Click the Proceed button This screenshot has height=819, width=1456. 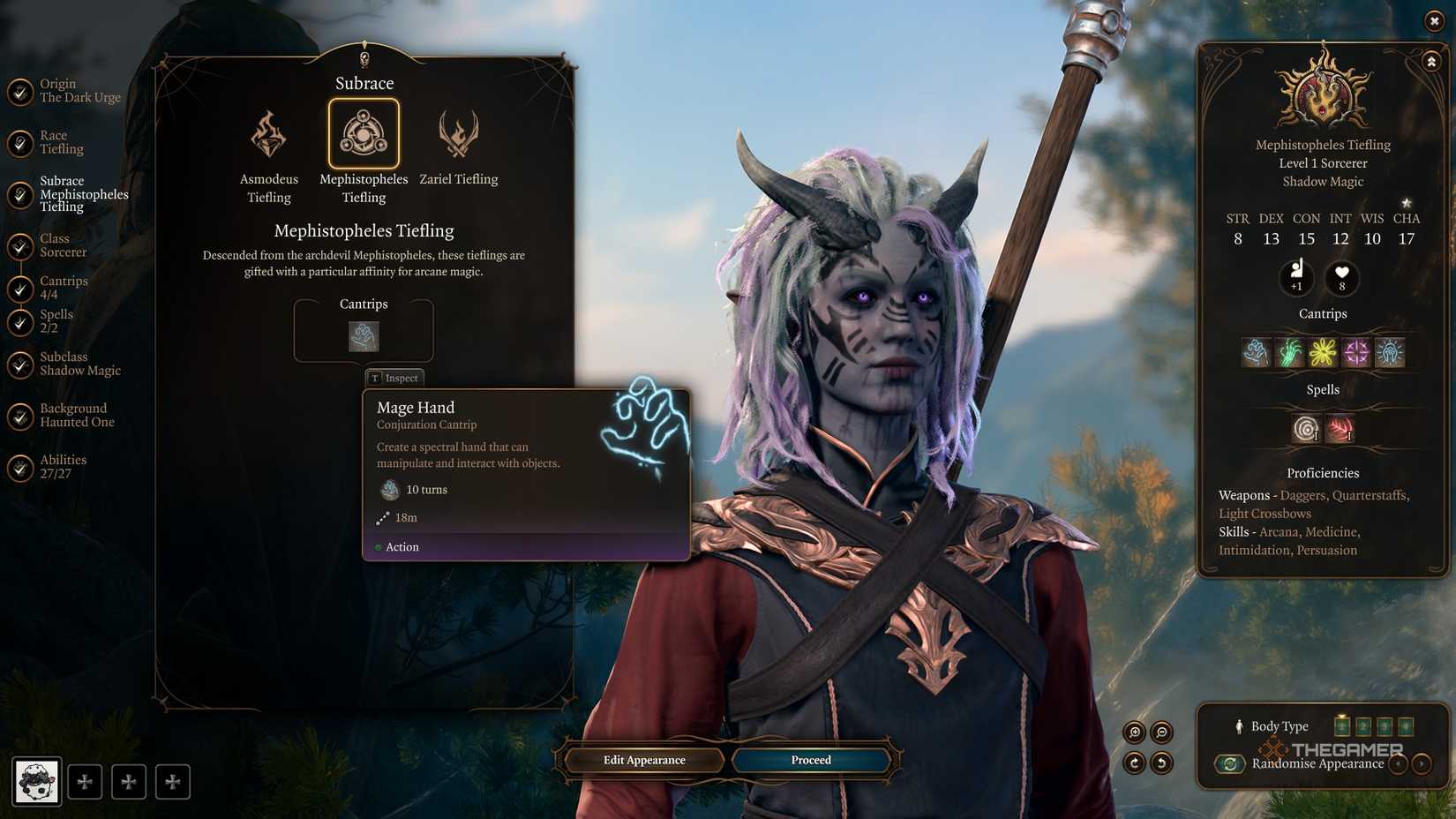(809, 760)
